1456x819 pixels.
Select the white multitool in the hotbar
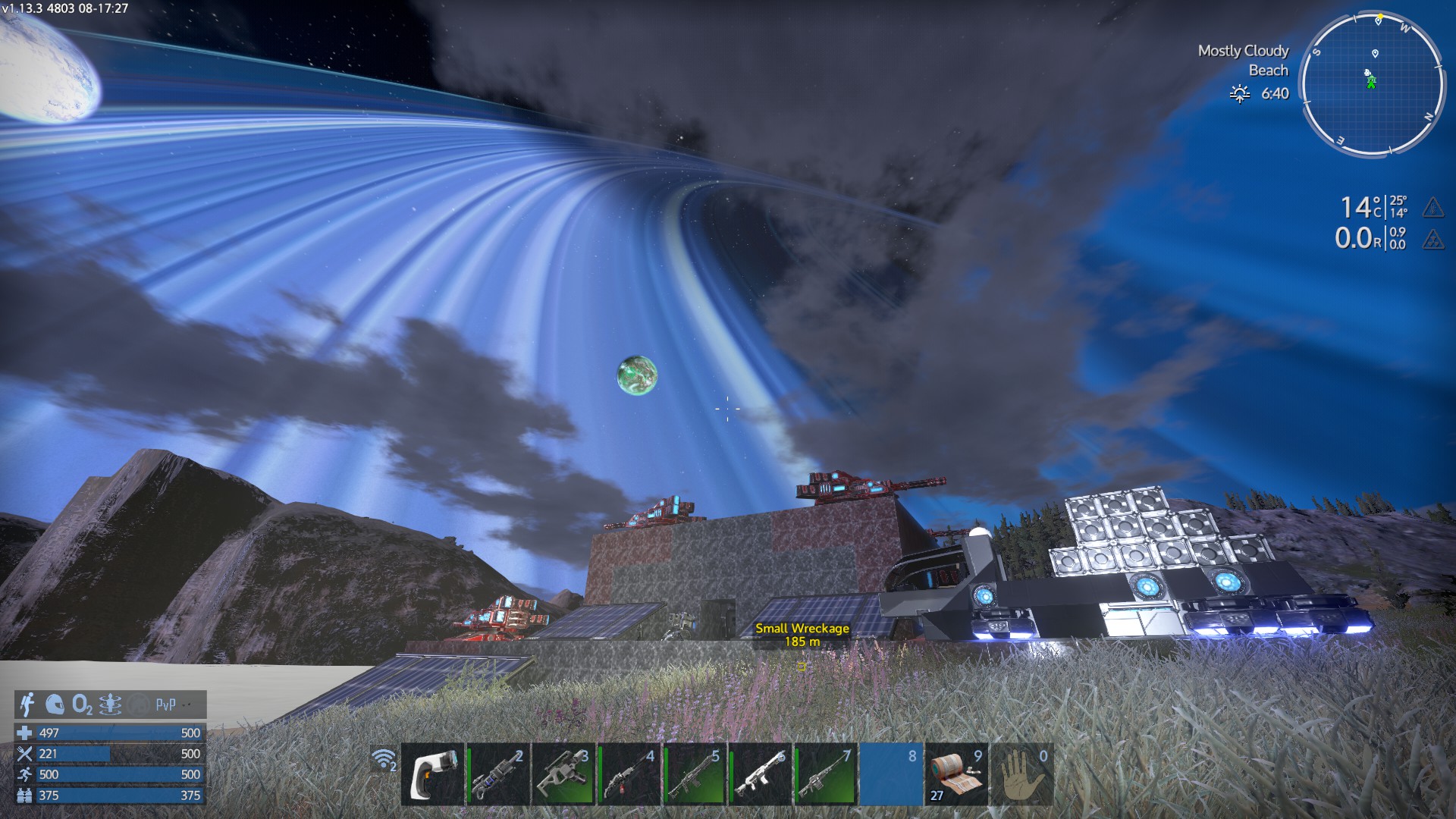coord(432,774)
